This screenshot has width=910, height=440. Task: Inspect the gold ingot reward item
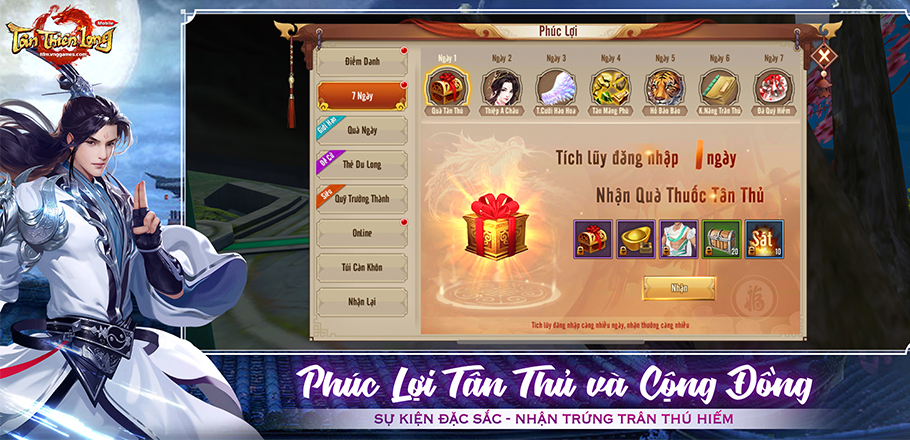636,239
